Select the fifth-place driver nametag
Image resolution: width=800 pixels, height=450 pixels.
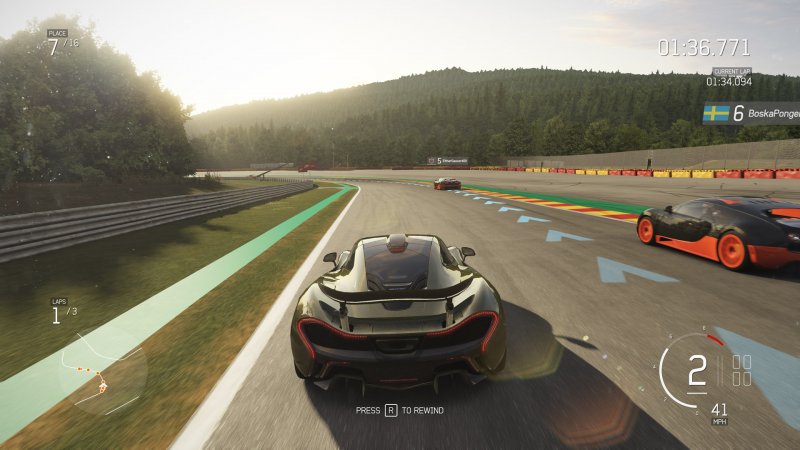pyautogui.click(x=447, y=160)
